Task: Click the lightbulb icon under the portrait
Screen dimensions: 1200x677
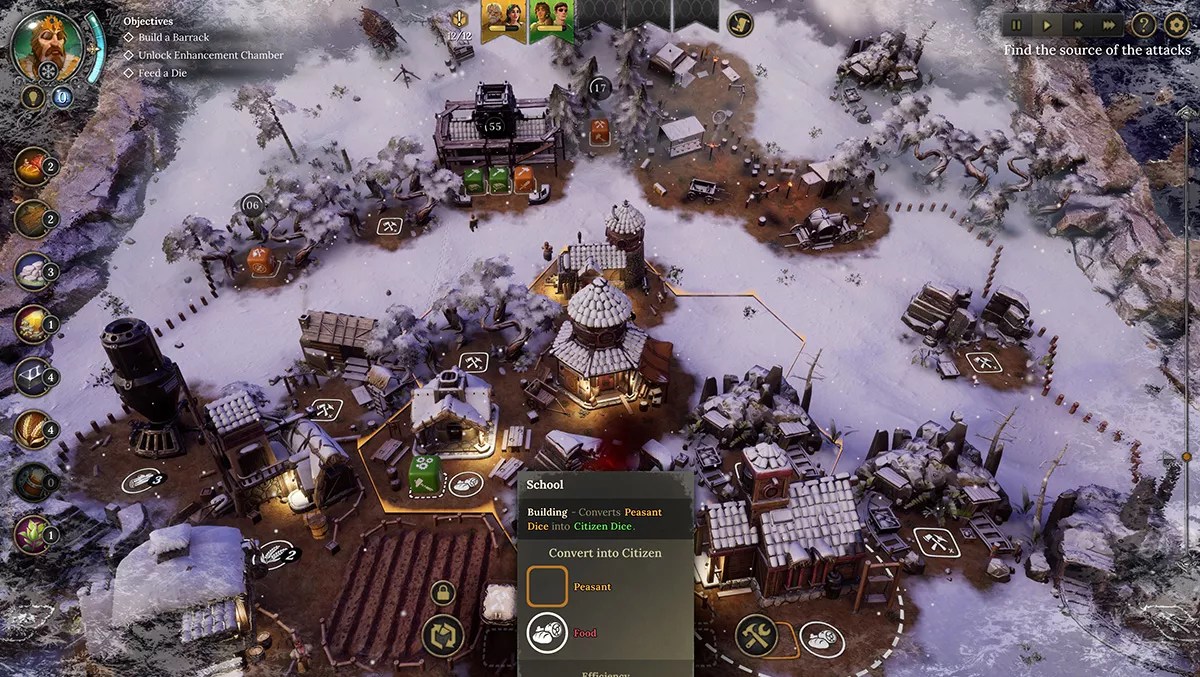Action: [32, 97]
